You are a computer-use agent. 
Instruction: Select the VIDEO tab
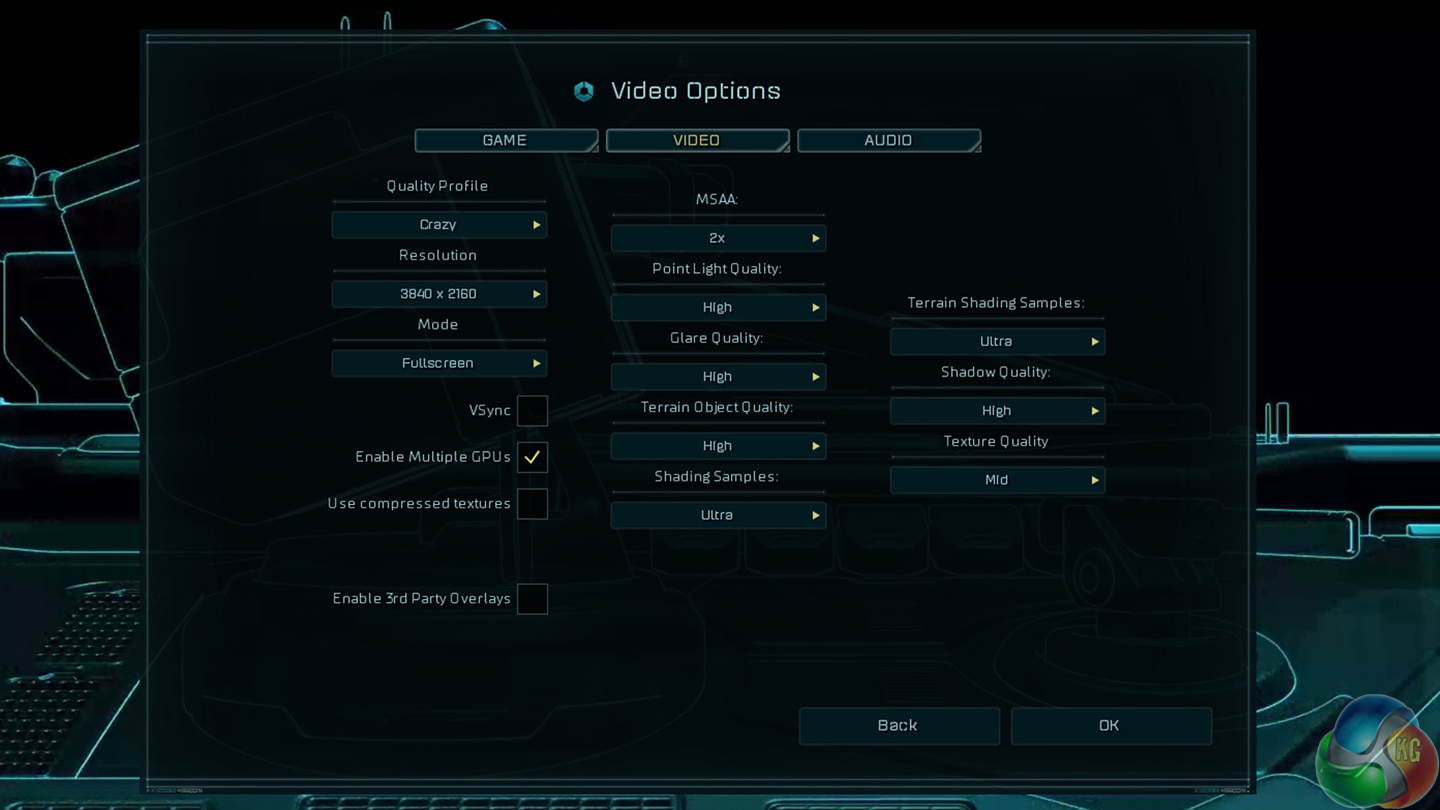697,141
